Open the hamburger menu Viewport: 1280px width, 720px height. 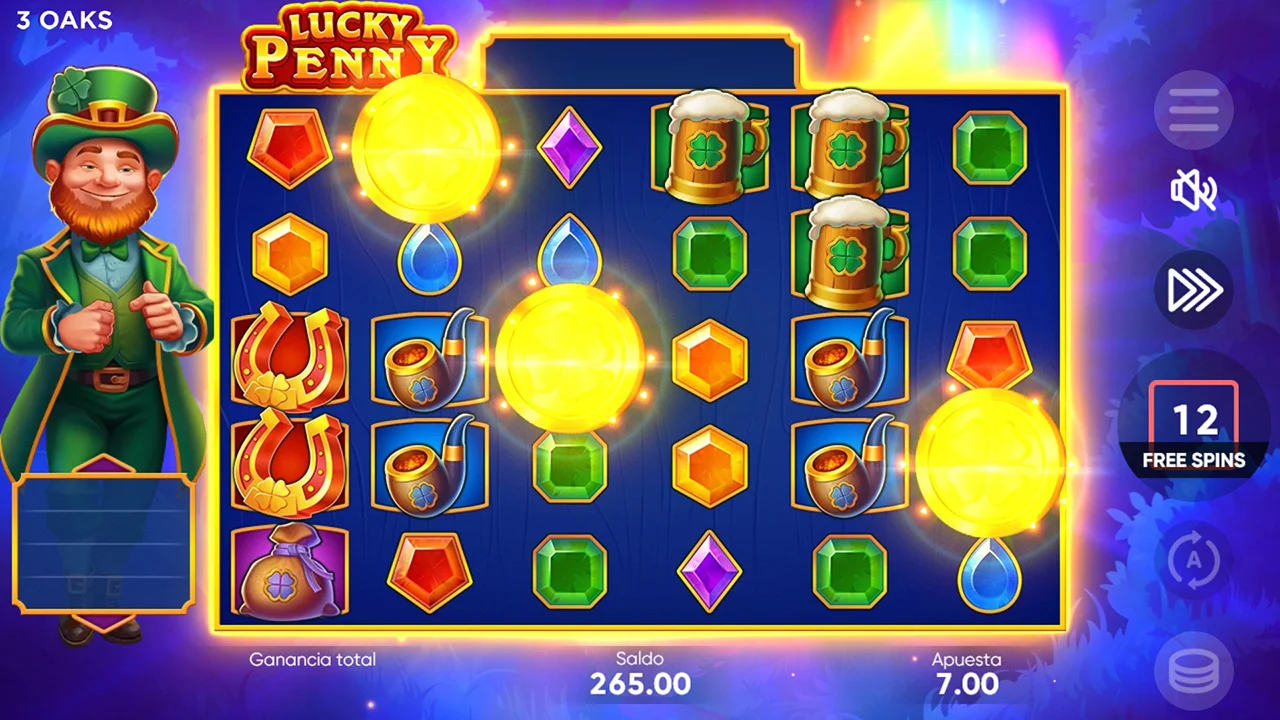pyautogui.click(x=1194, y=110)
